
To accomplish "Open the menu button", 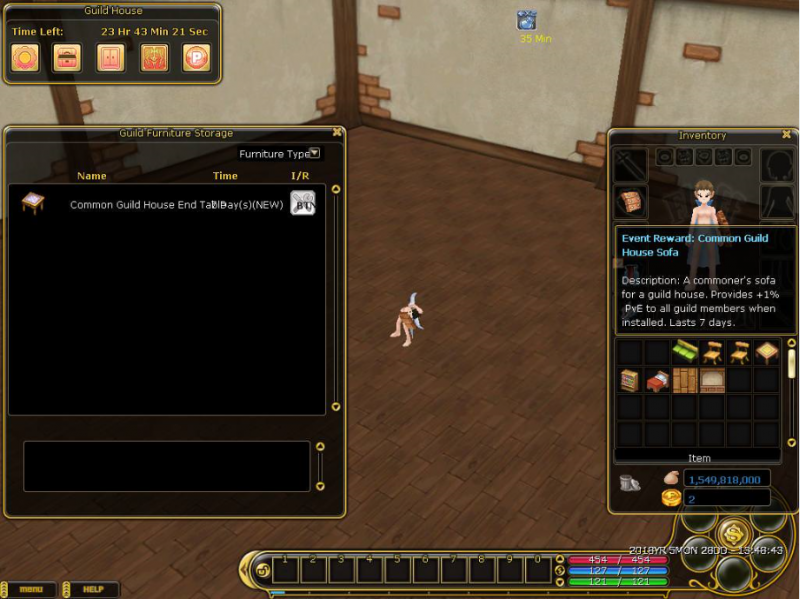I will coord(31,590).
